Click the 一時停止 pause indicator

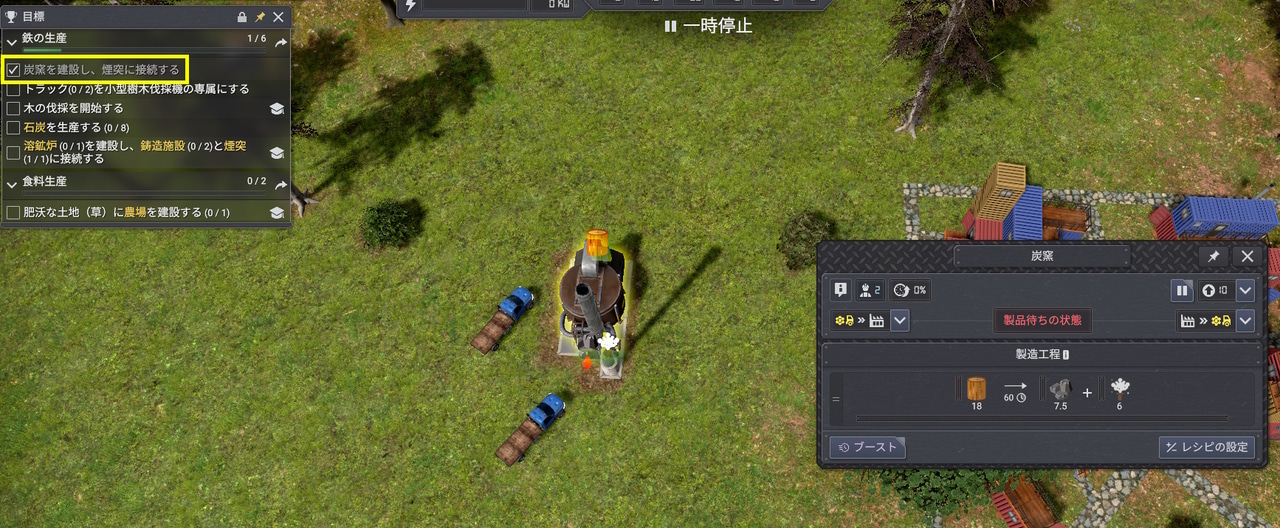(708, 26)
